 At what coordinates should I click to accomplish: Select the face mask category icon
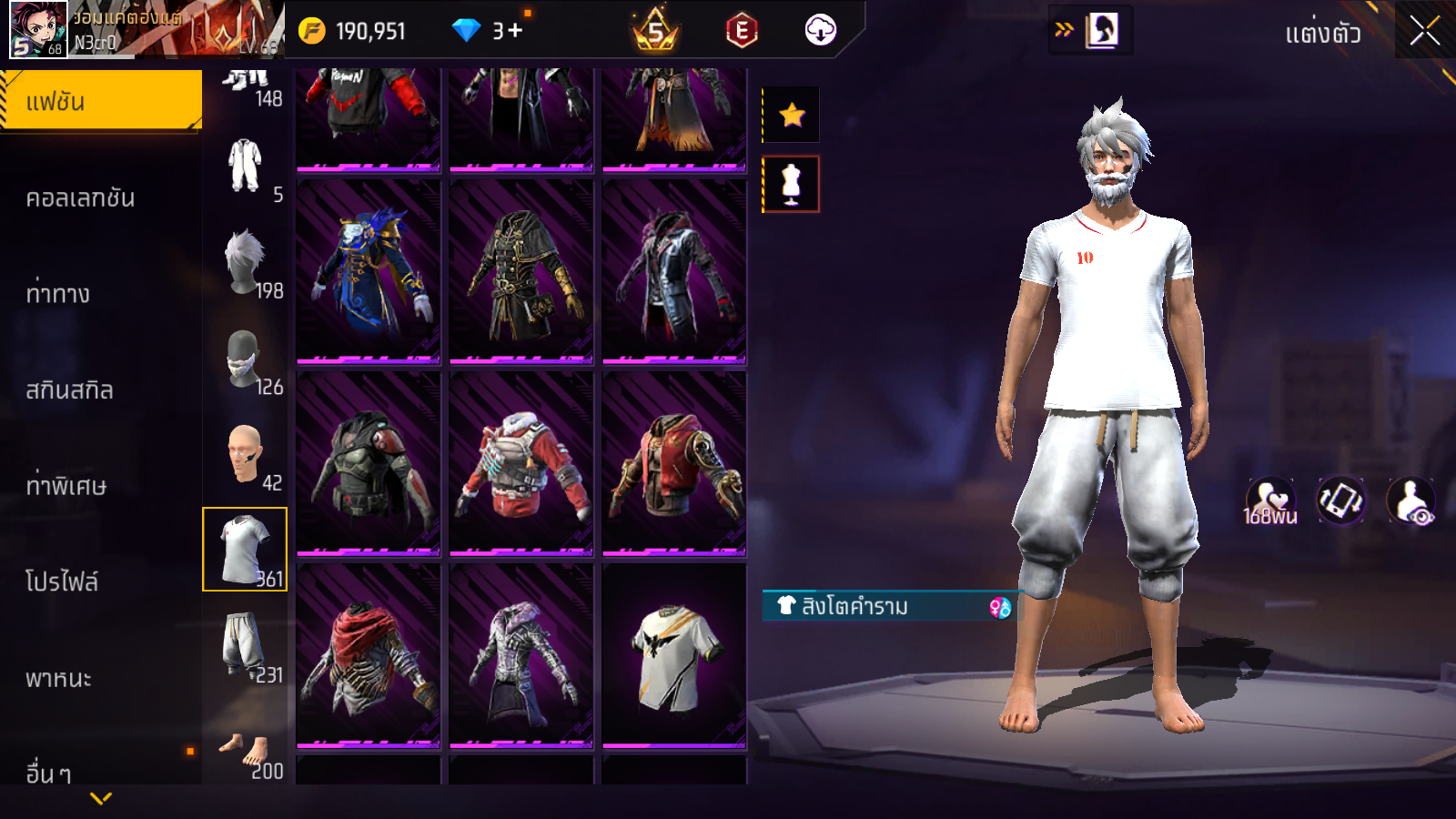click(244, 359)
